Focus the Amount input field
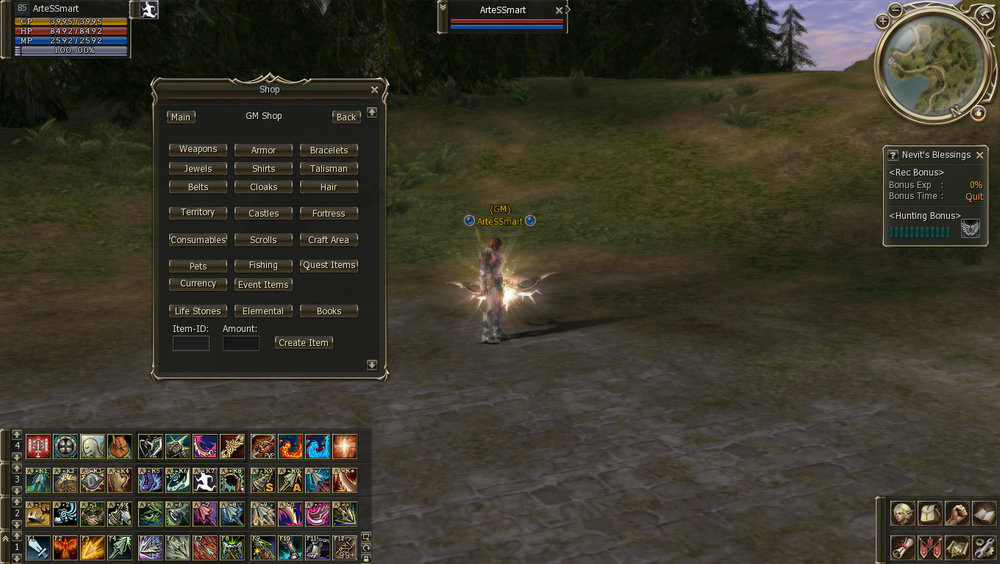 coord(241,343)
